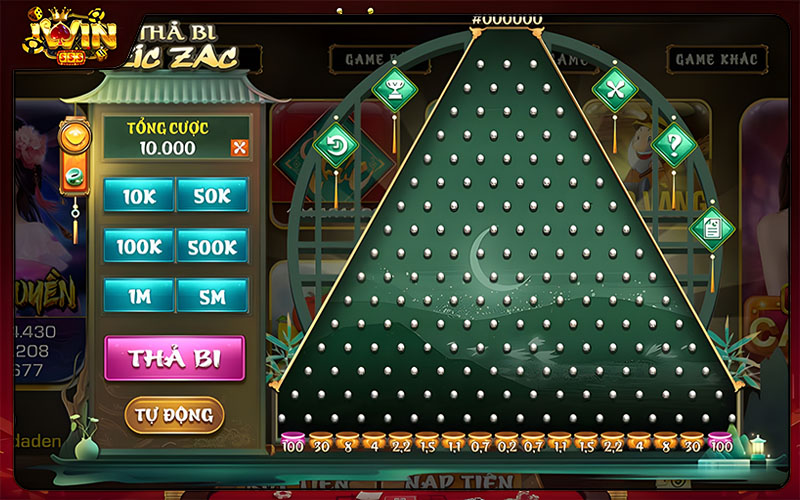Clear the total bet with orange X
Image resolution: width=800 pixels, height=500 pixels.
click(239, 148)
